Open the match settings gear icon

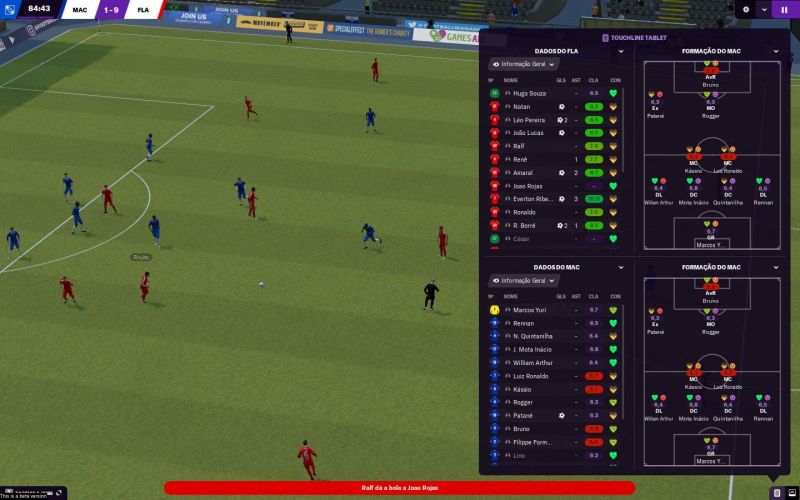746,9
